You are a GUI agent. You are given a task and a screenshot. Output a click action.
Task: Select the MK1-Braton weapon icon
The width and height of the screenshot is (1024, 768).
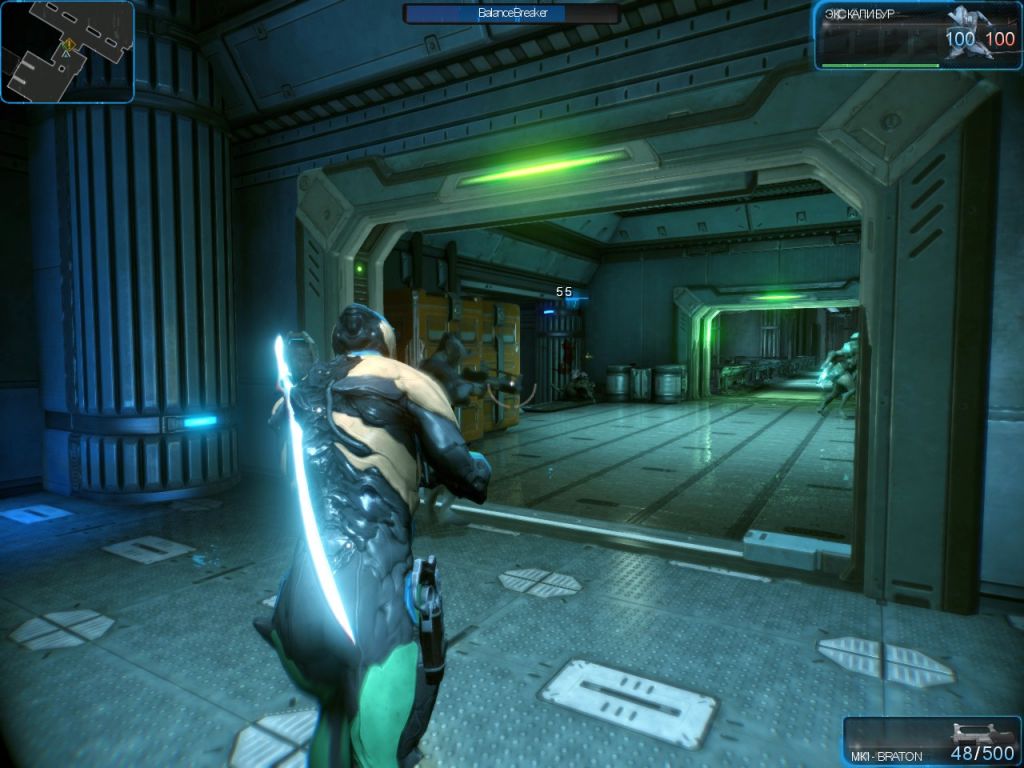[x=974, y=733]
